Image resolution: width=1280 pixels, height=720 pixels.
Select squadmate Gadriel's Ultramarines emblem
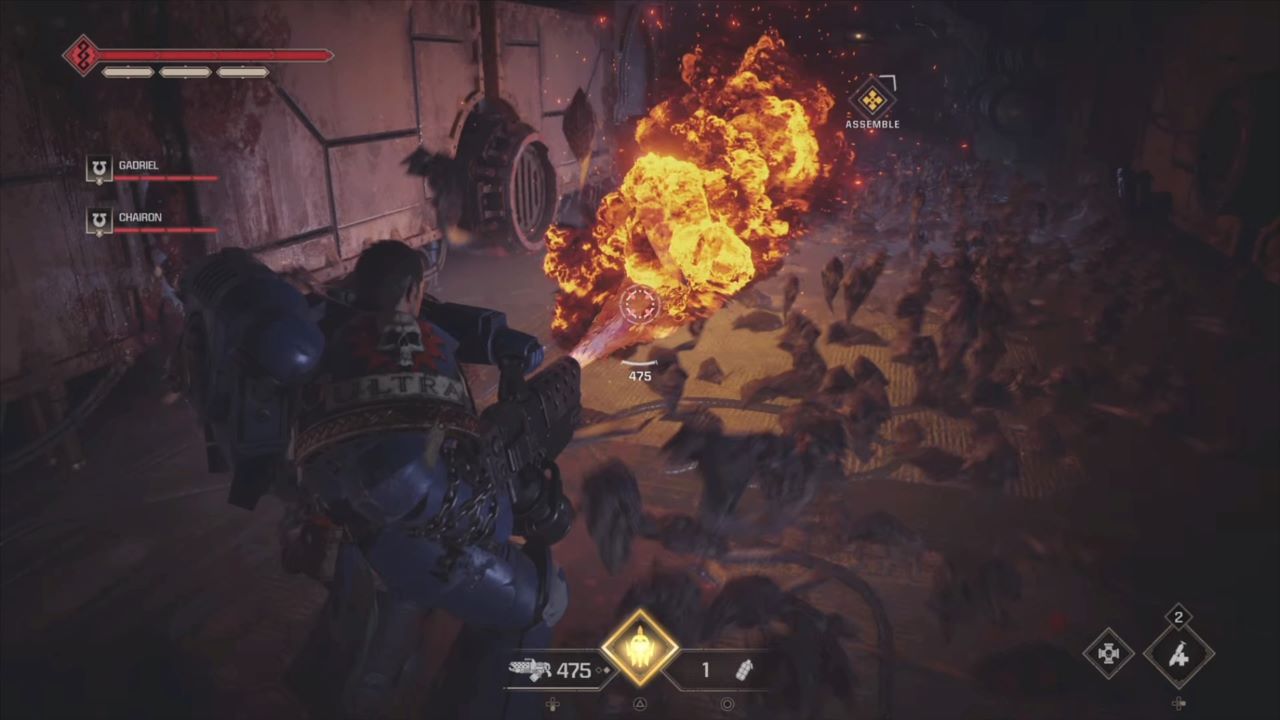pos(99,170)
